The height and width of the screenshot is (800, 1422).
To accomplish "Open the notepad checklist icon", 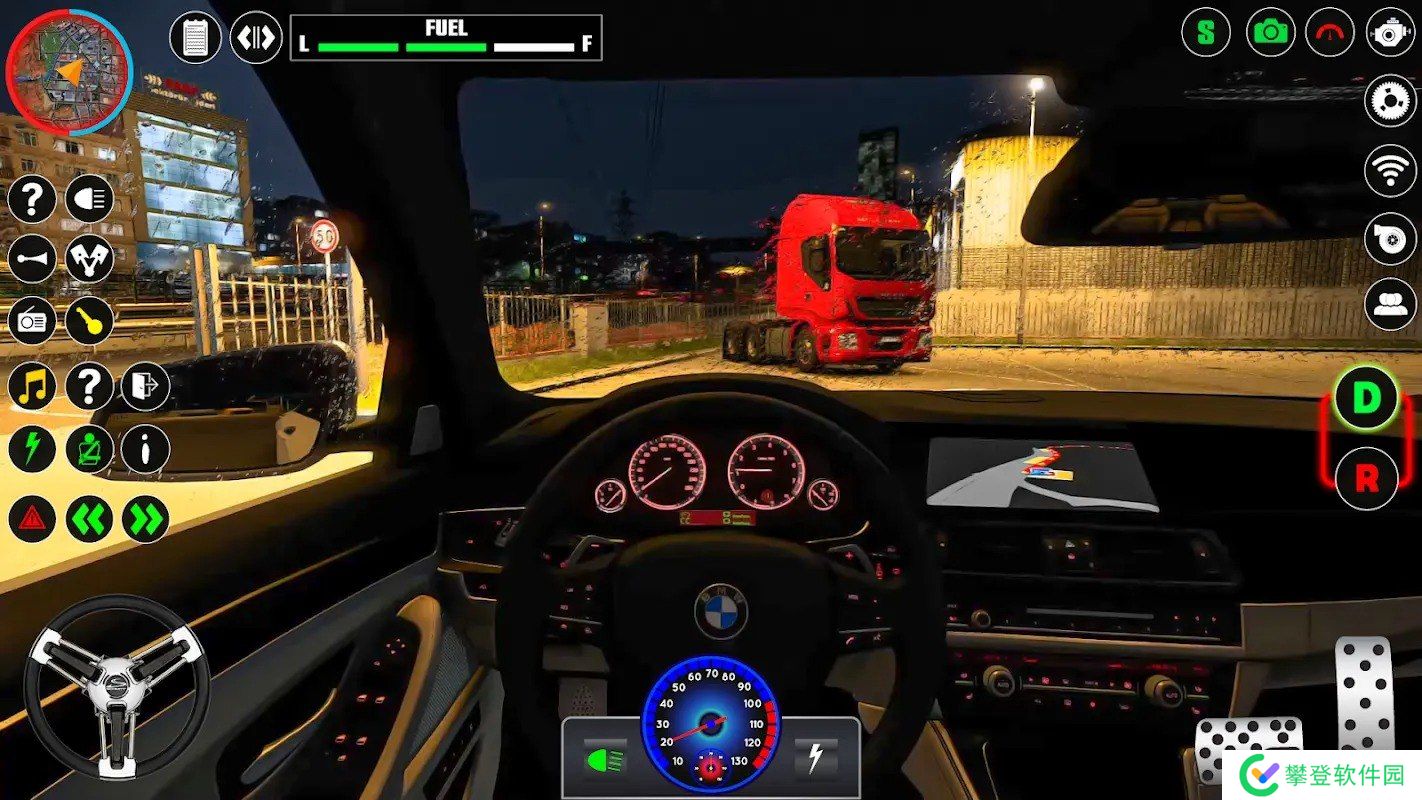I will 196,38.
